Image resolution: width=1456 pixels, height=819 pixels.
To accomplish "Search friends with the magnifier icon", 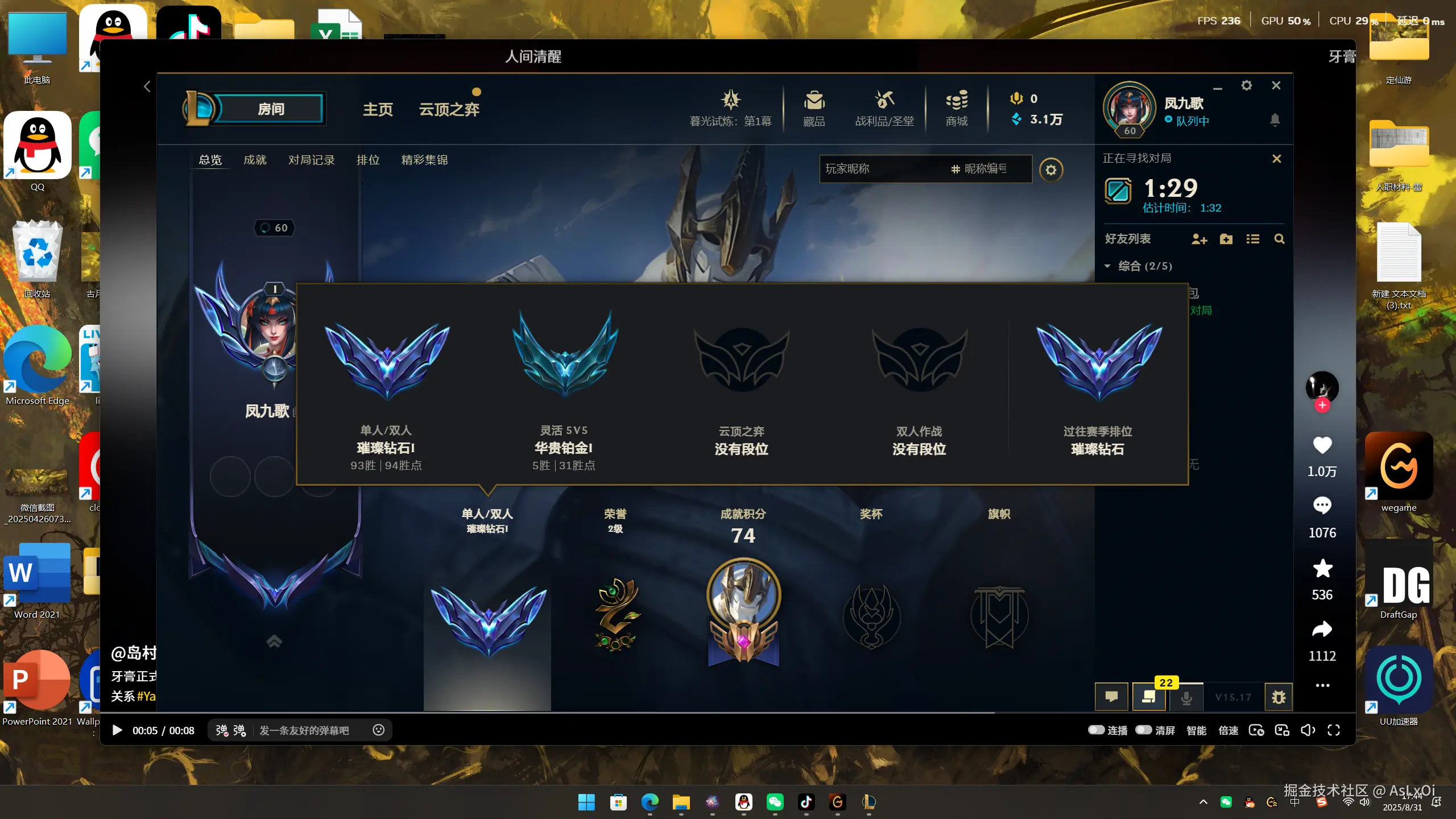I will pyautogui.click(x=1279, y=239).
